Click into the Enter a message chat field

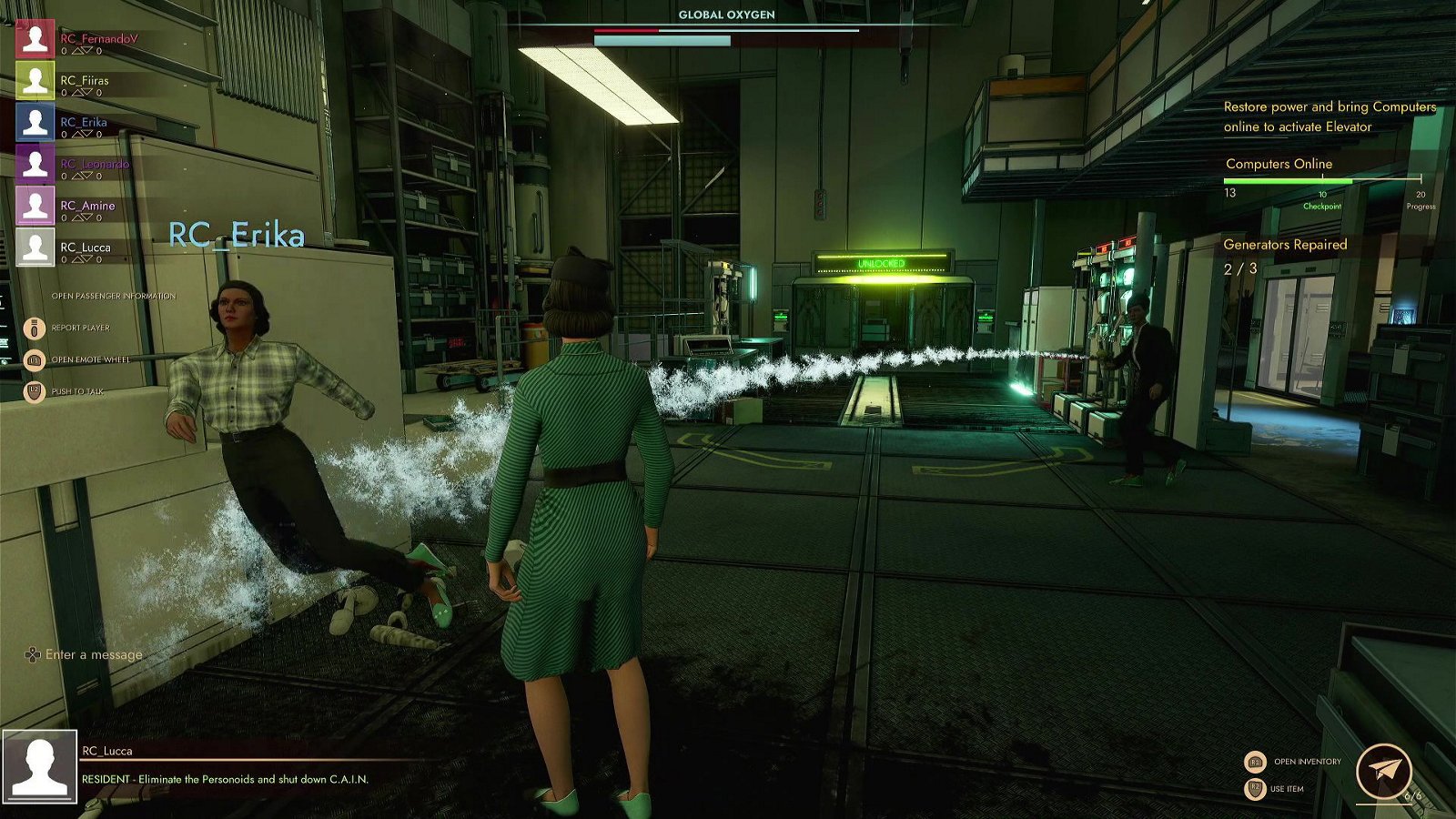[x=94, y=654]
